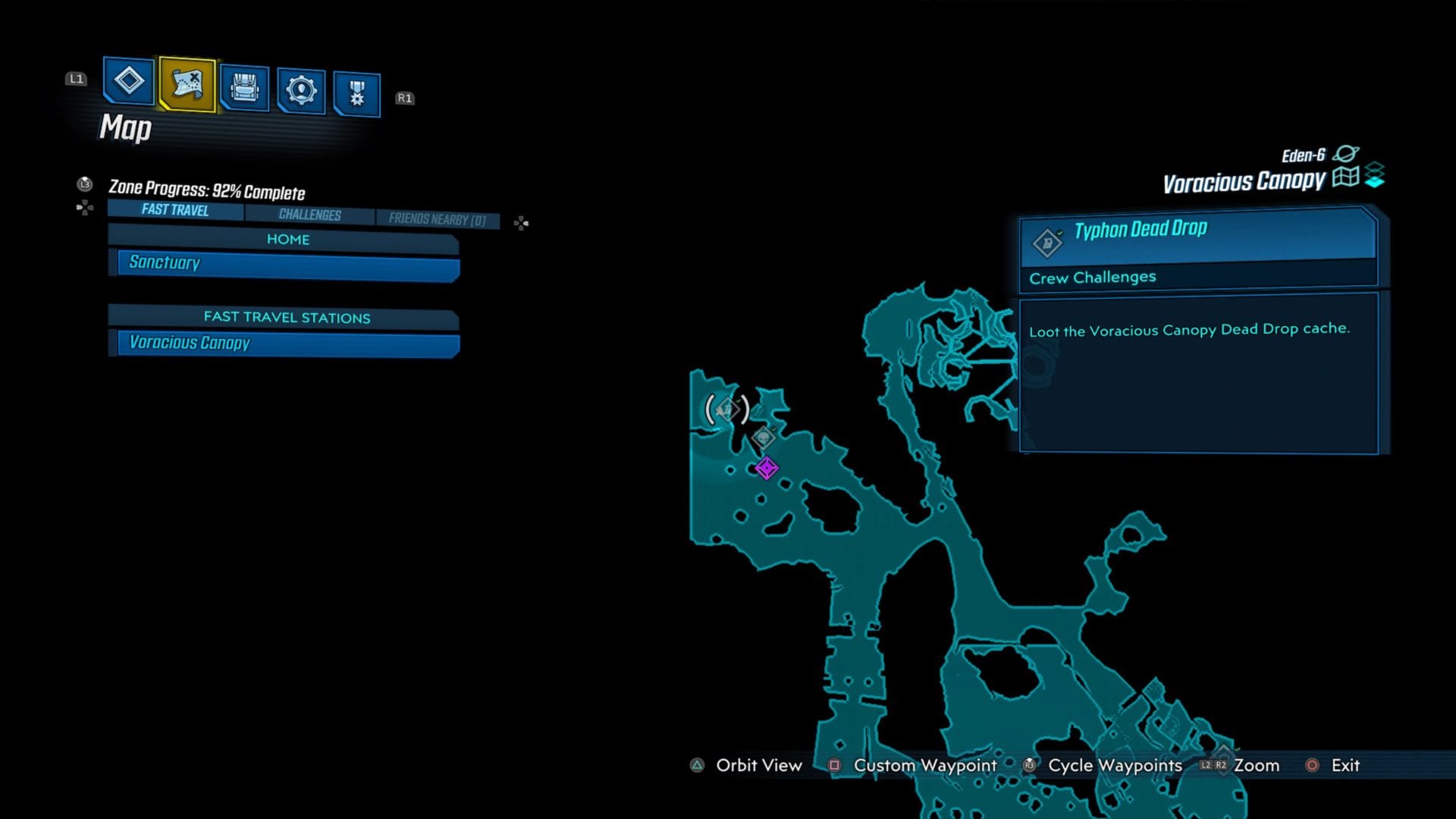
Task: Open the medal achievements icon
Action: (358, 89)
